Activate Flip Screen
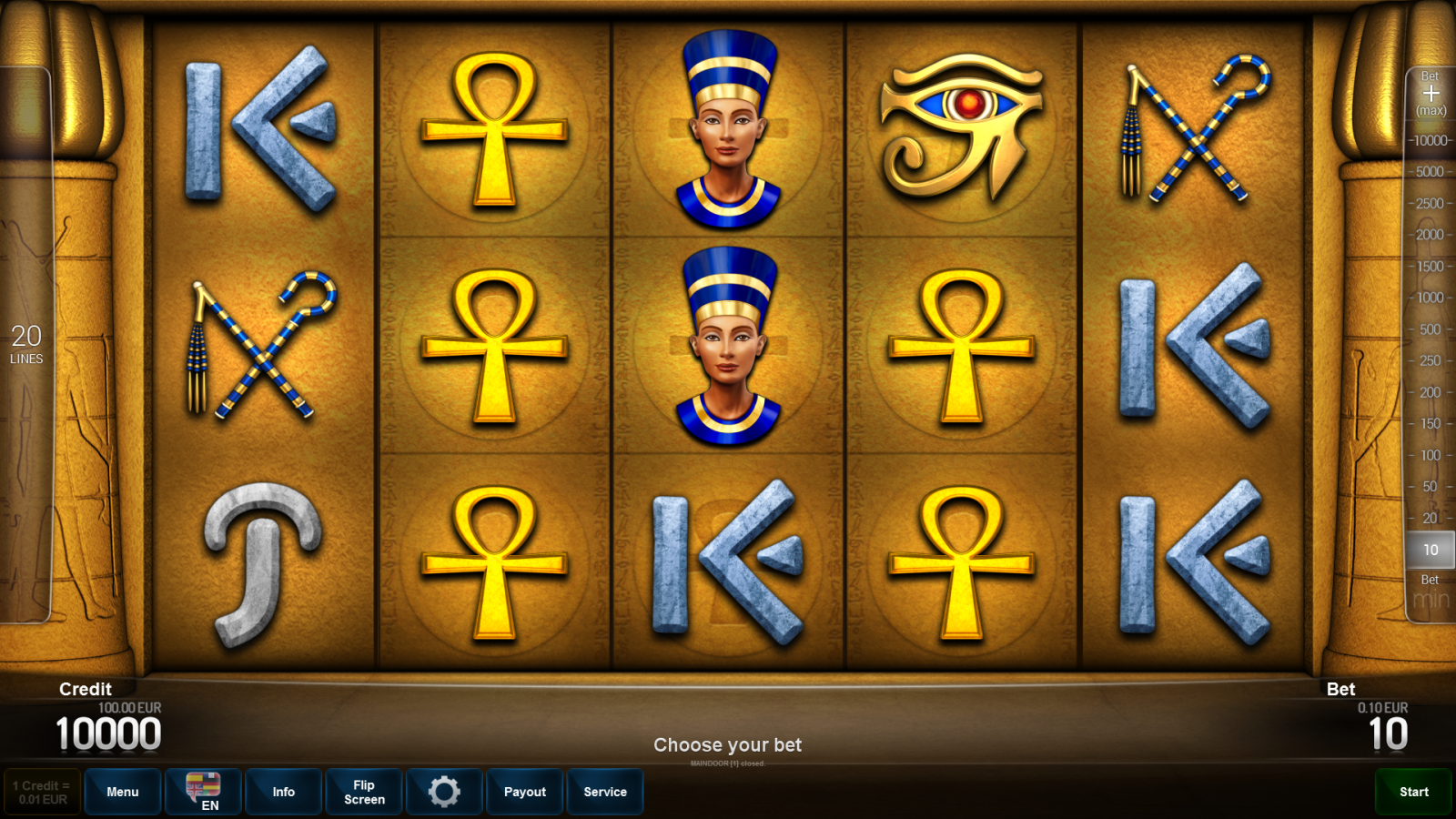Screen dimensions: 1456x819 click(363, 792)
